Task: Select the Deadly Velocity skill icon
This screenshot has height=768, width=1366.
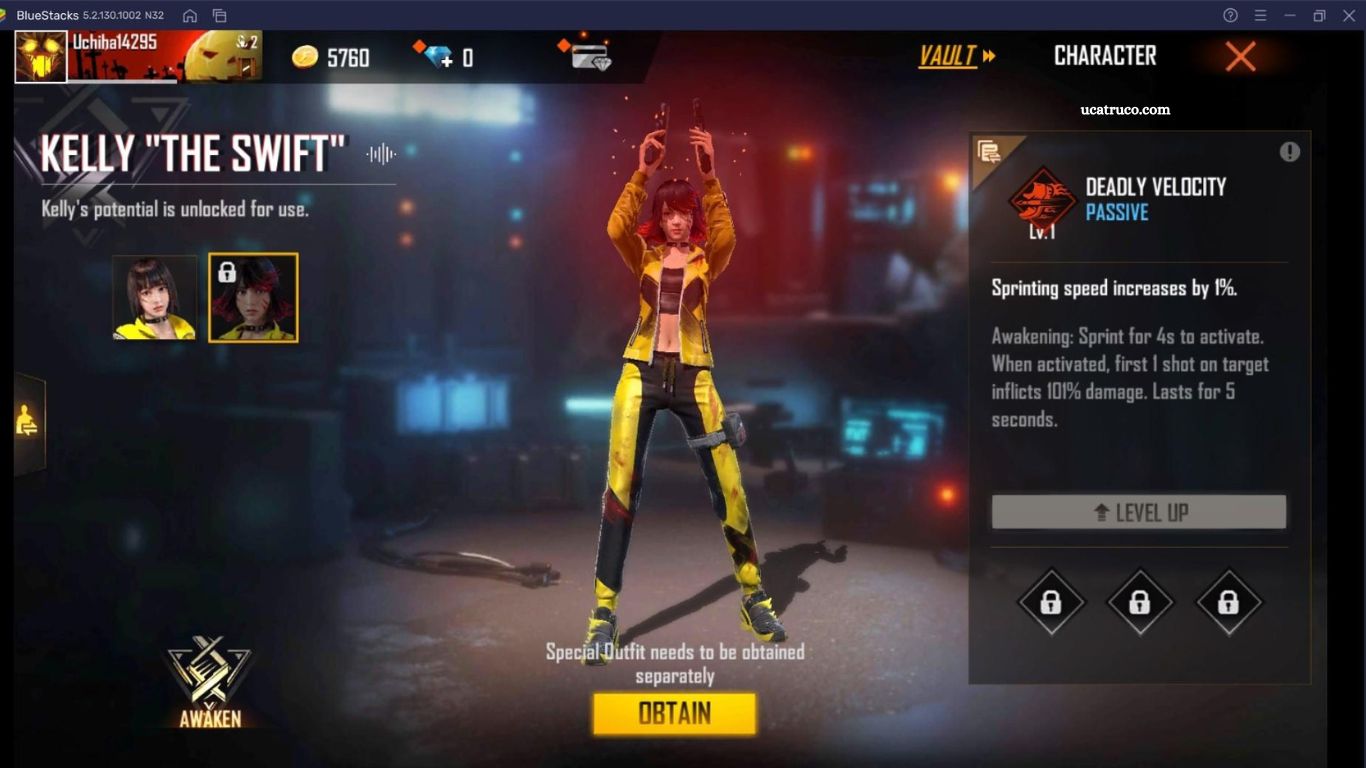Action: tap(1042, 199)
